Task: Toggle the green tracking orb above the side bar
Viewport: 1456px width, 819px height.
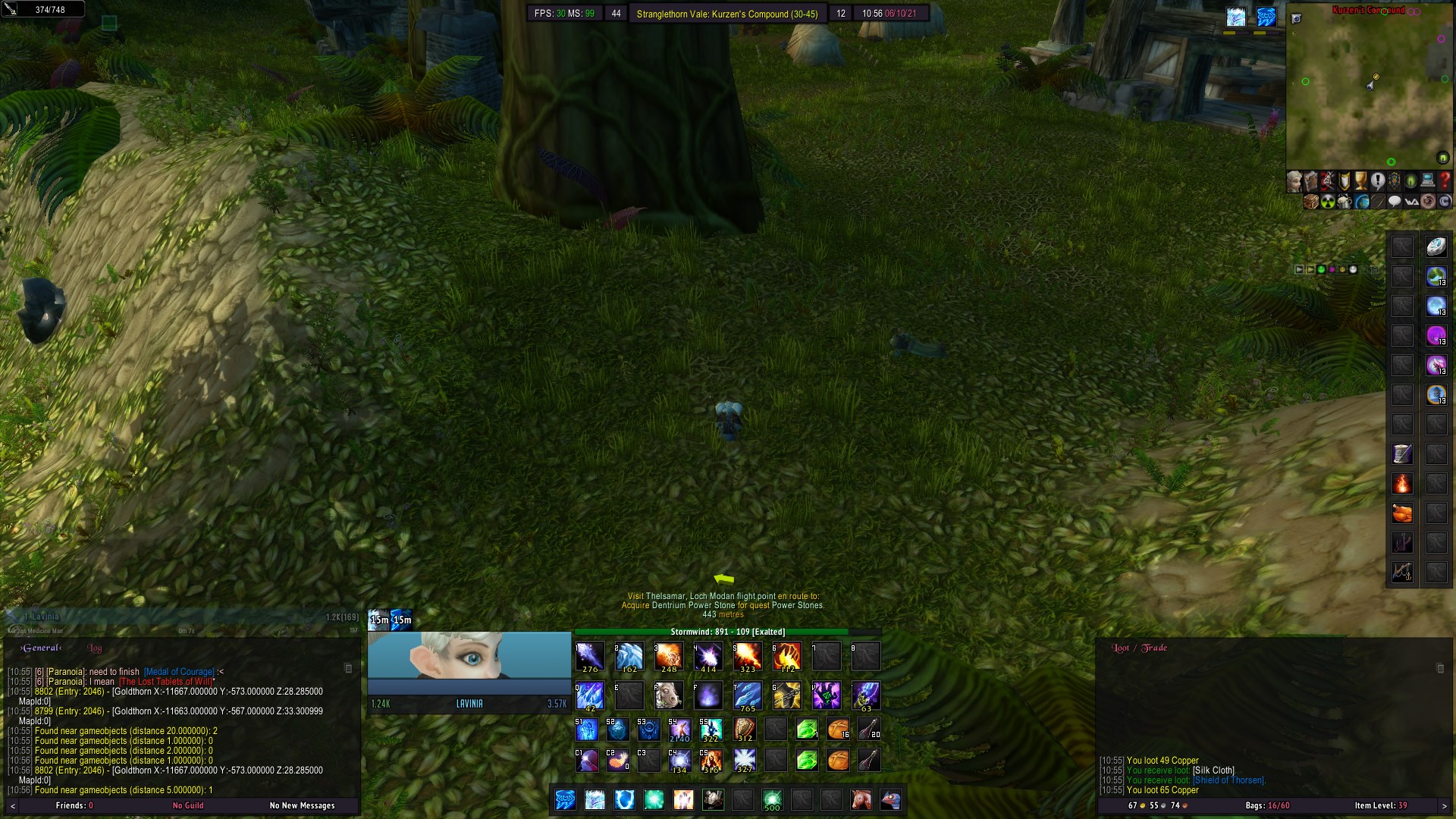Action: point(1321,269)
